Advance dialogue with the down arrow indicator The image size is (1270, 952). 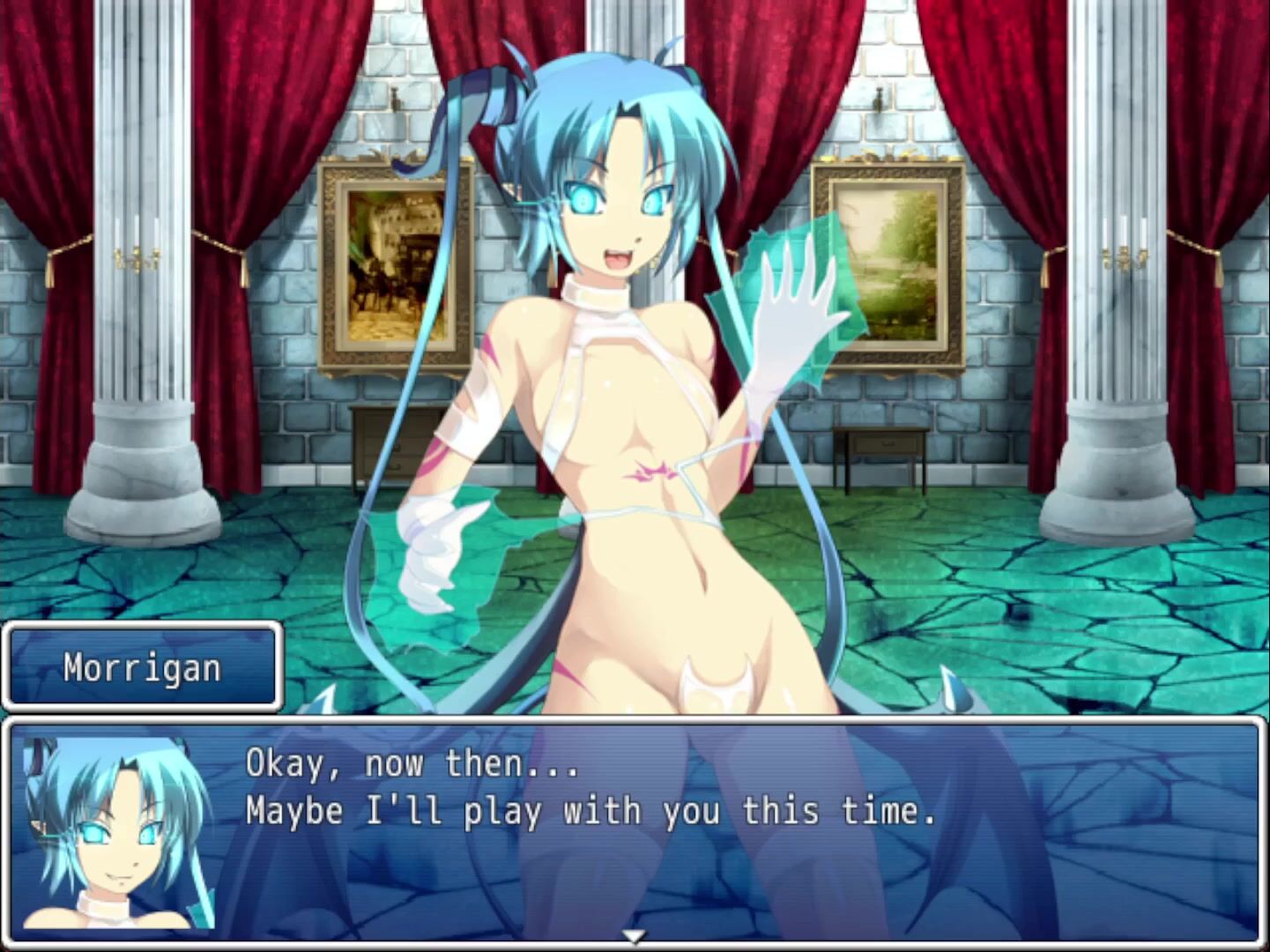pyautogui.click(x=634, y=936)
